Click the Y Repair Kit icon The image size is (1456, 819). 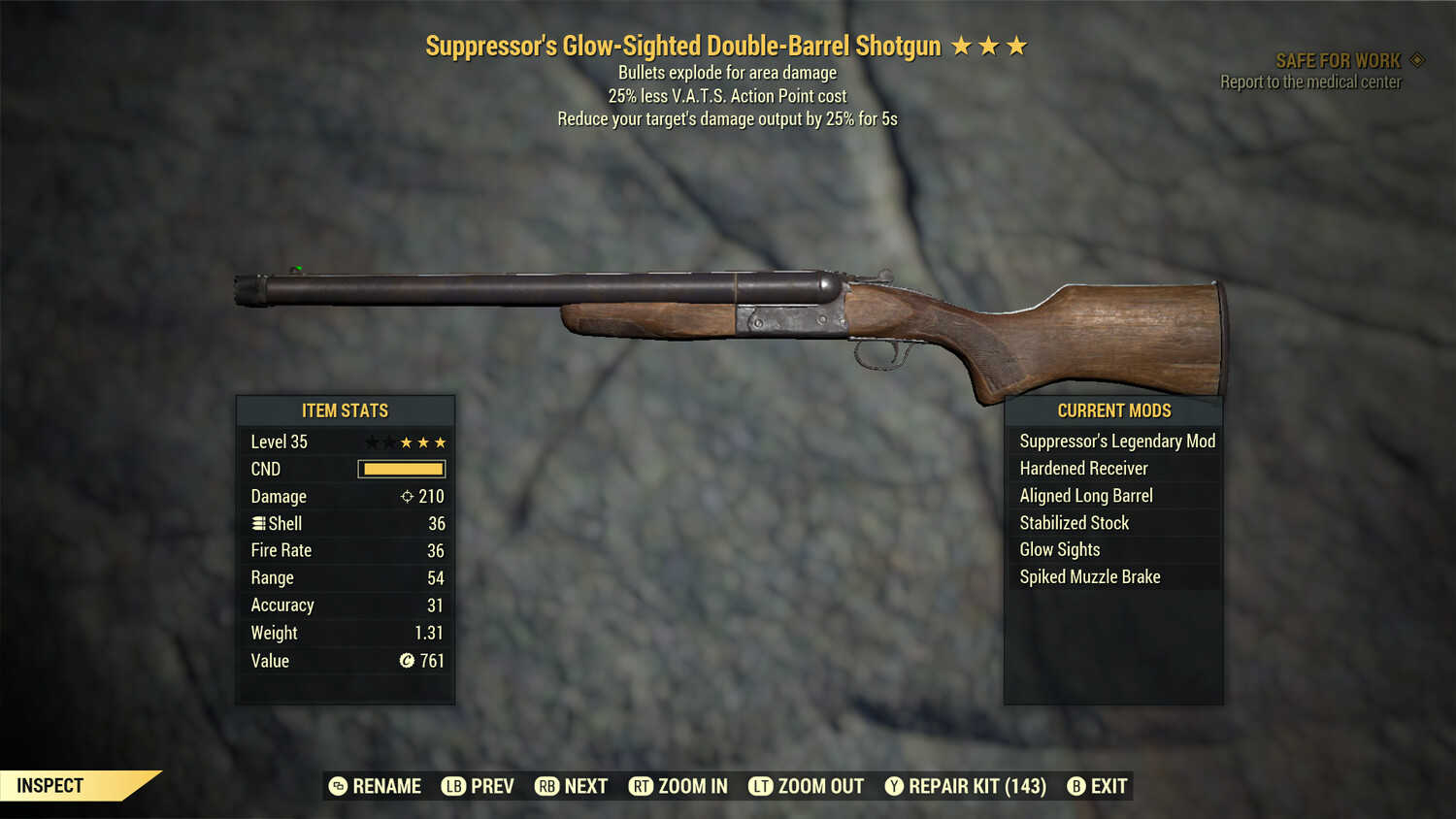coord(894,786)
